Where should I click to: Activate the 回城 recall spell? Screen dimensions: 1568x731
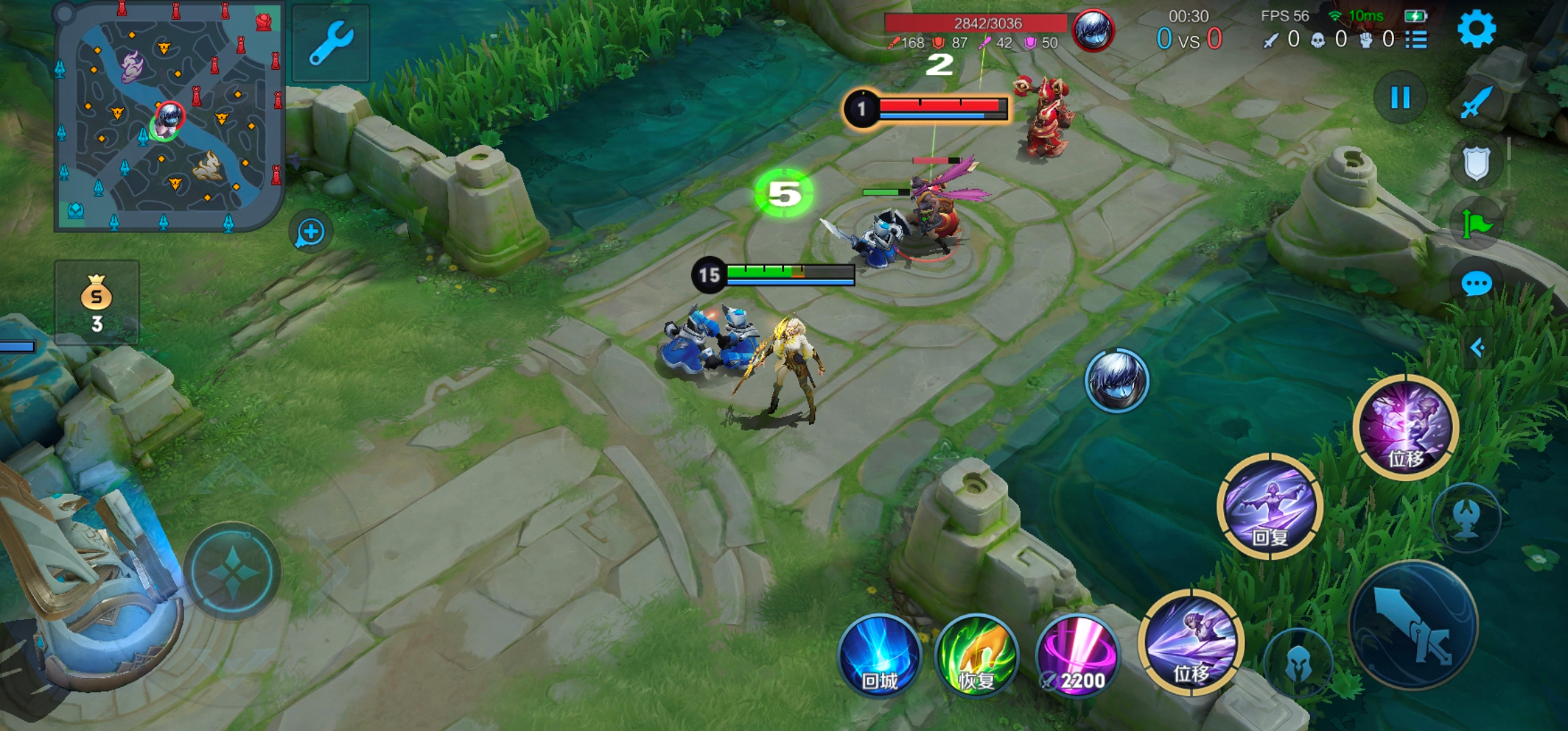tap(879, 656)
